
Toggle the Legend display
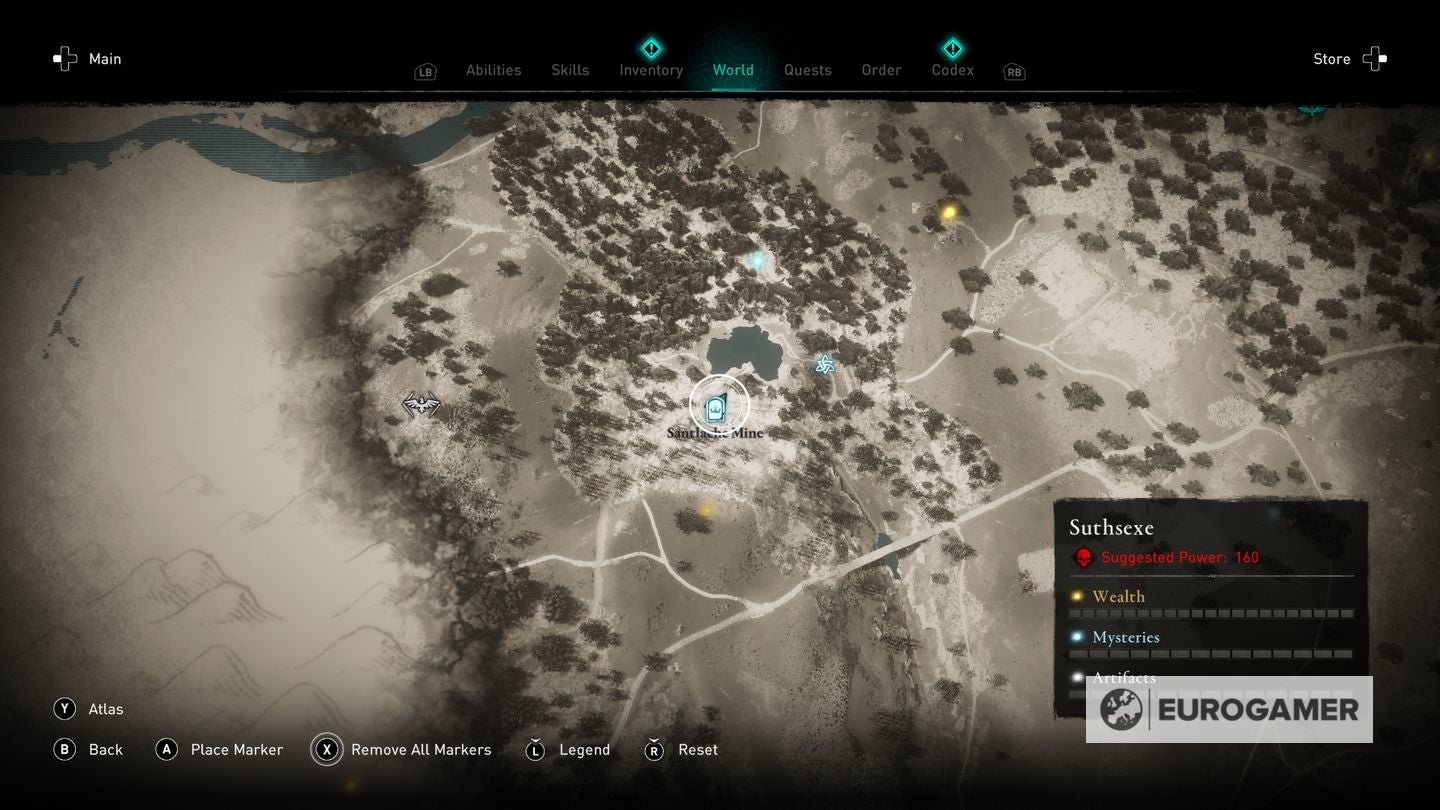tap(536, 749)
